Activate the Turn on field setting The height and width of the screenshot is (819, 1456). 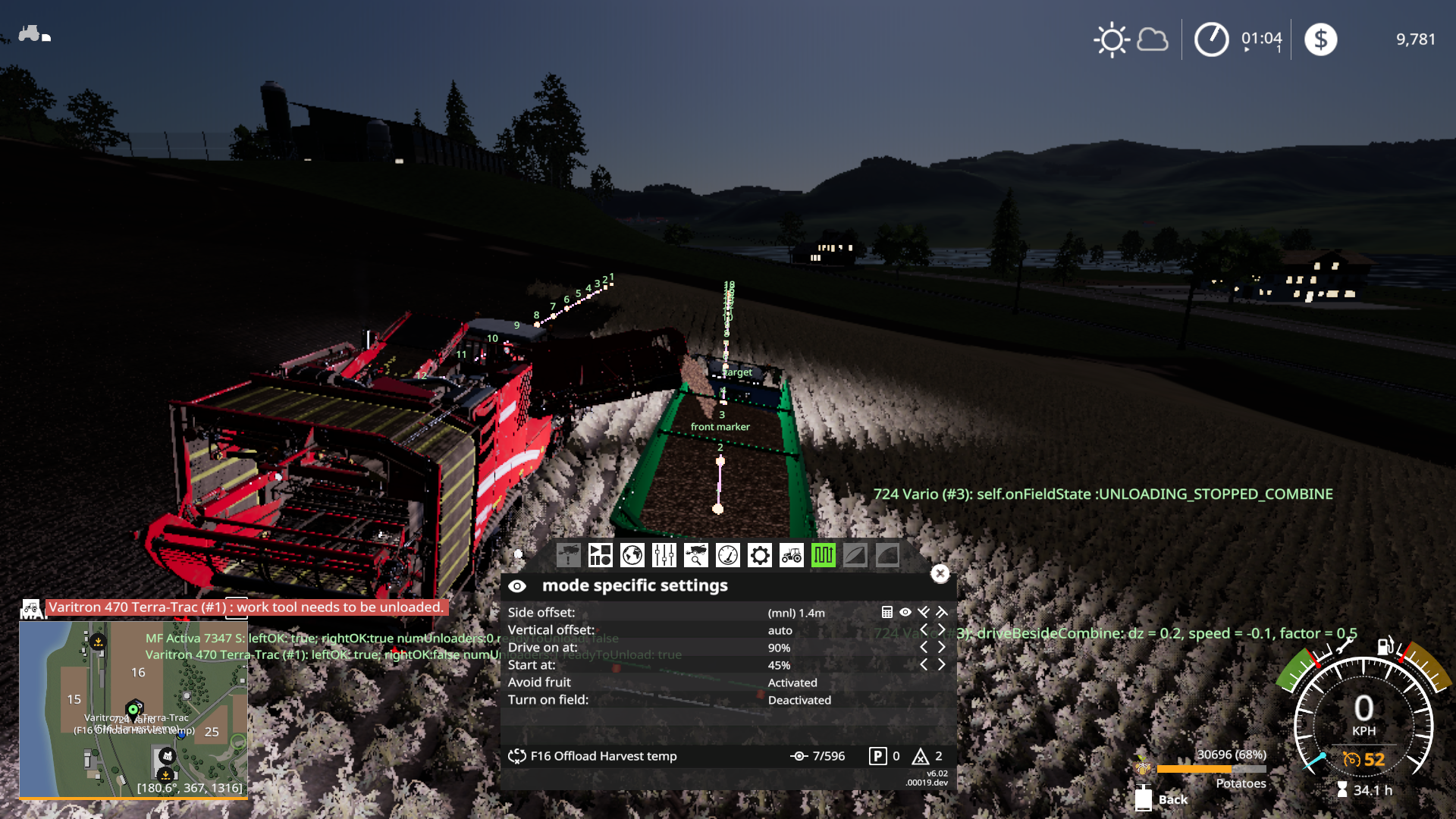[799, 699]
